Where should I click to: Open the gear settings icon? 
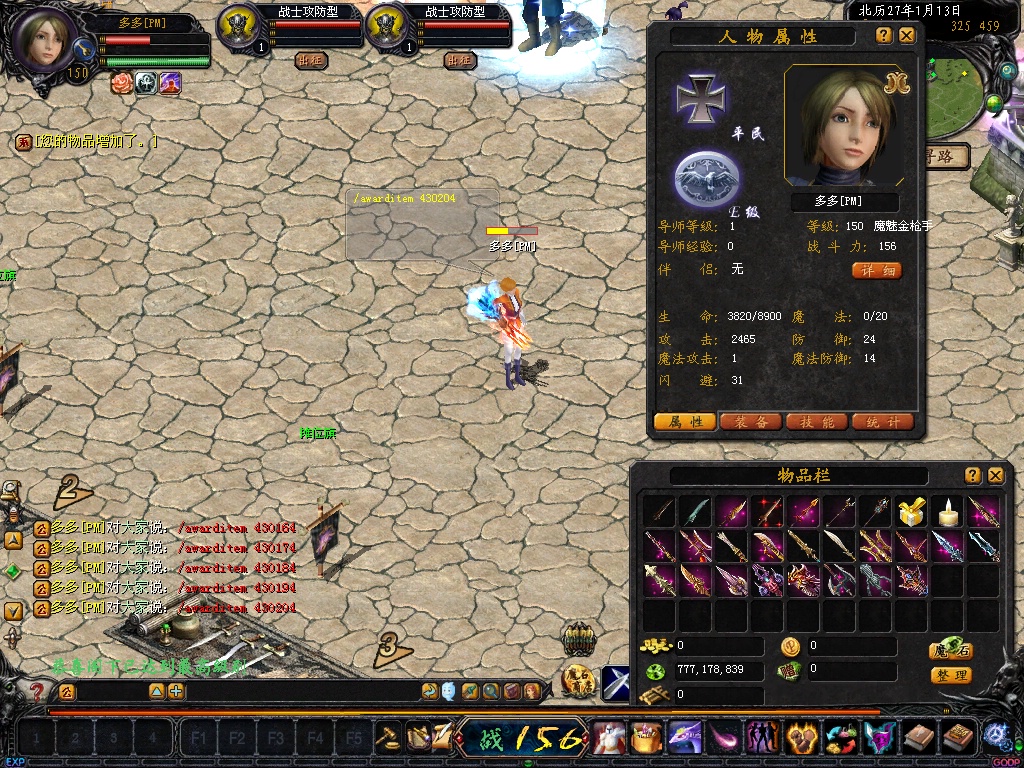tap(995, 735)
